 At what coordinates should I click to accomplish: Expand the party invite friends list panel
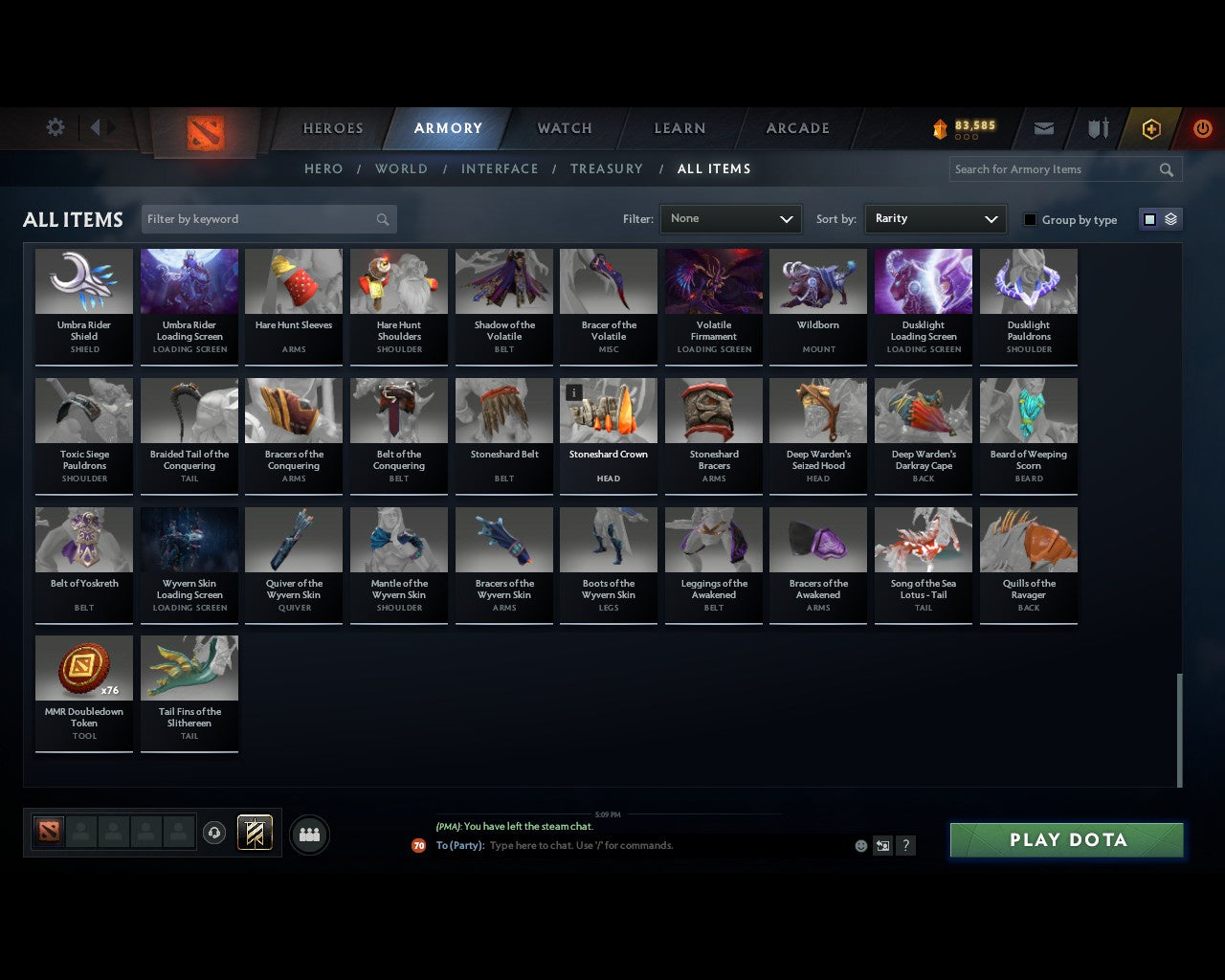tap(308, 834)
